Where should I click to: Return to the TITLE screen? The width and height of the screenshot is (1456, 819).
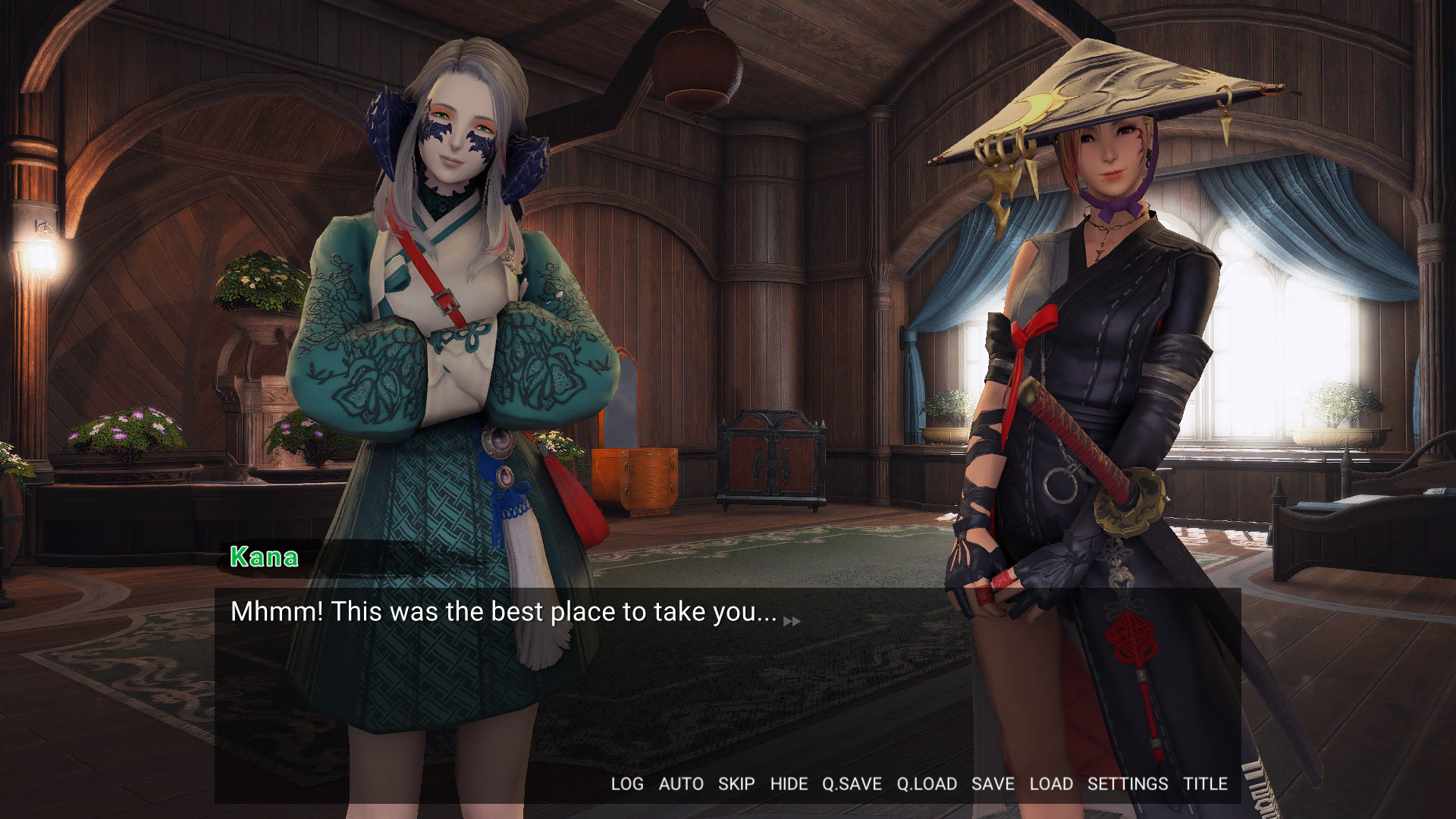click(x=1205, y=784)
